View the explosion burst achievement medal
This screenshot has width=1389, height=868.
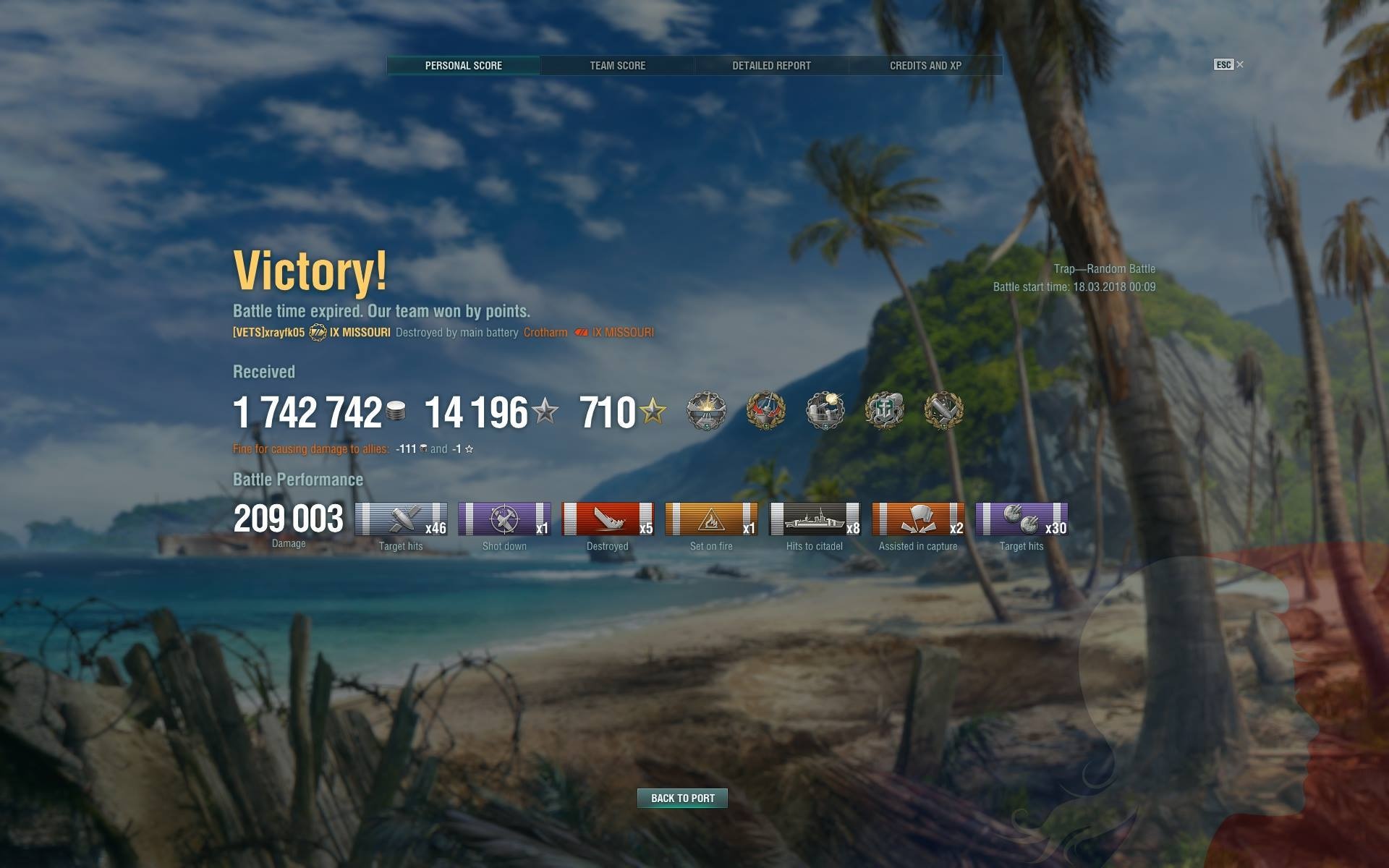click(x=705, y=411)
